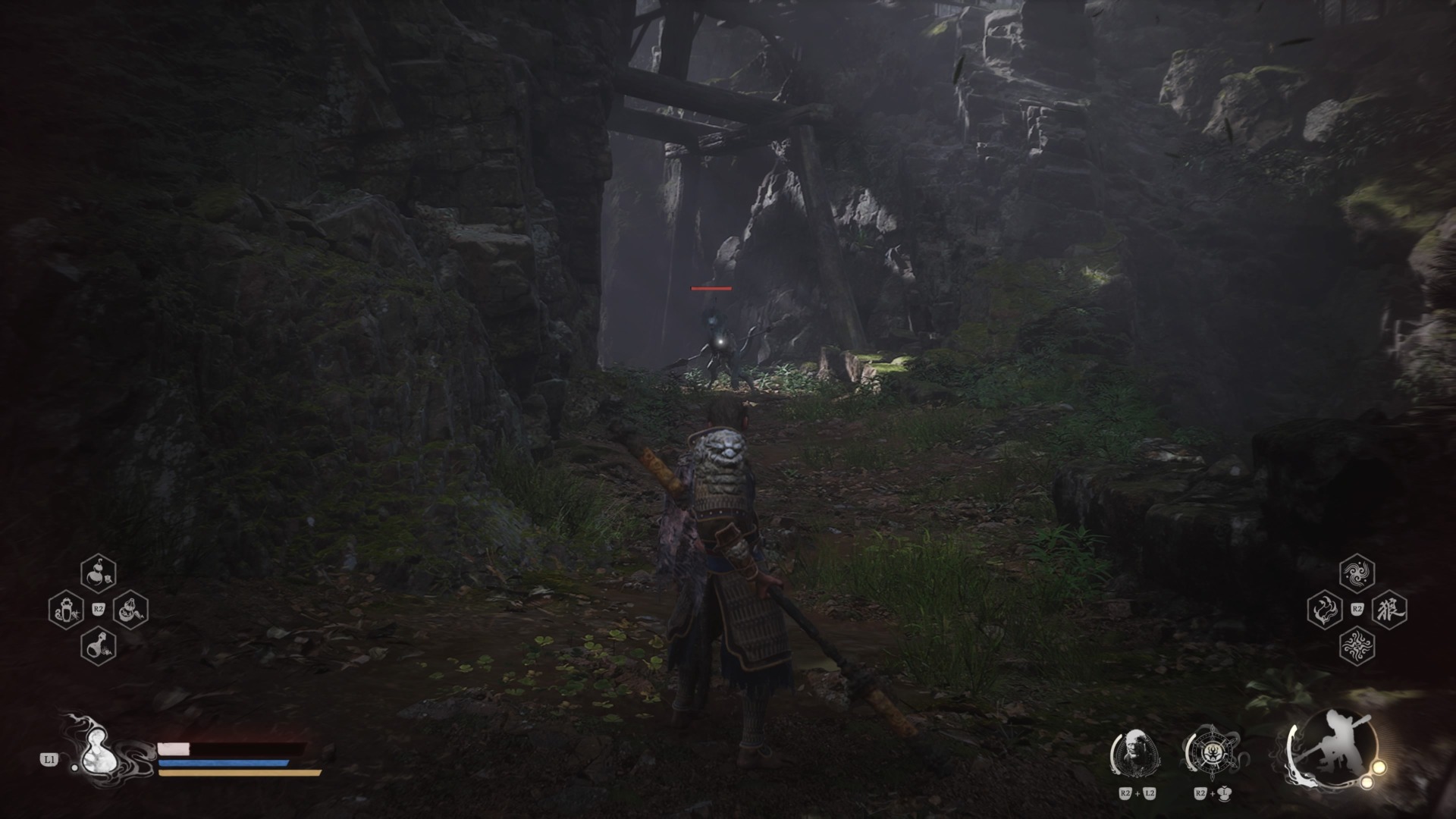1456x819 pixels.
Task: Select the Cloud Step spell icon
Action: coord(1357,573)
